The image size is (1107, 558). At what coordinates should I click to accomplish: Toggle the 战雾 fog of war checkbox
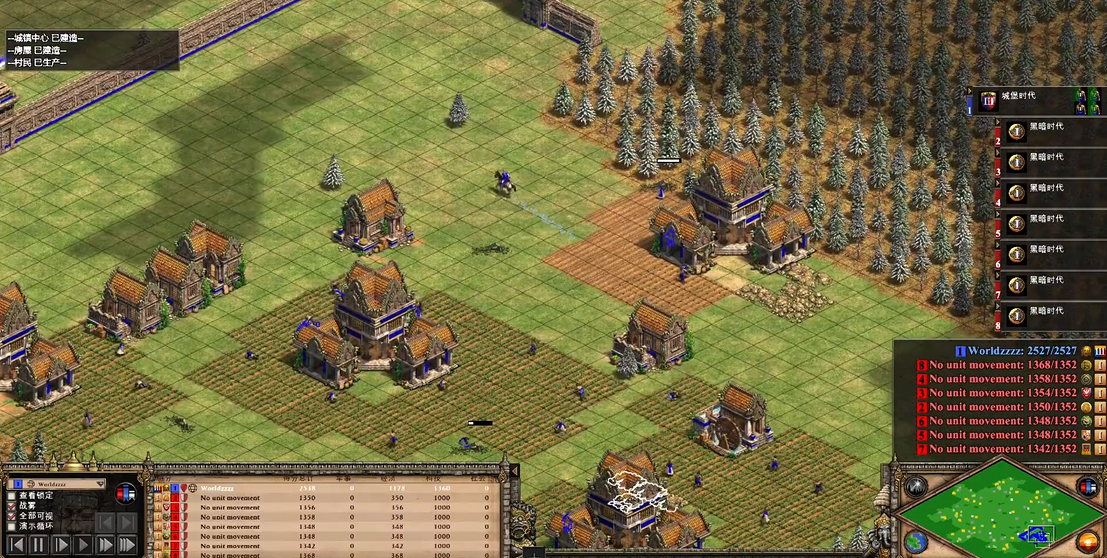coord(12,506)
